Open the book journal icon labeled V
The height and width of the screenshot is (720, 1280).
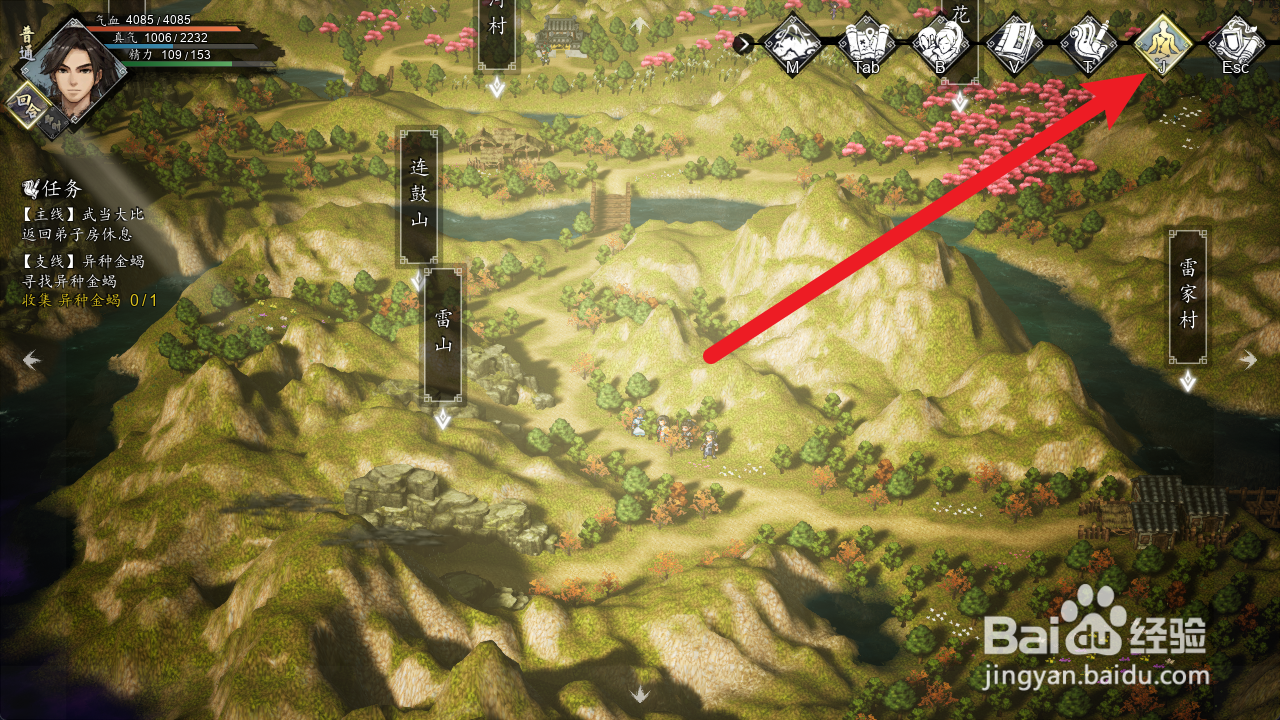[x=1015, y=43]
